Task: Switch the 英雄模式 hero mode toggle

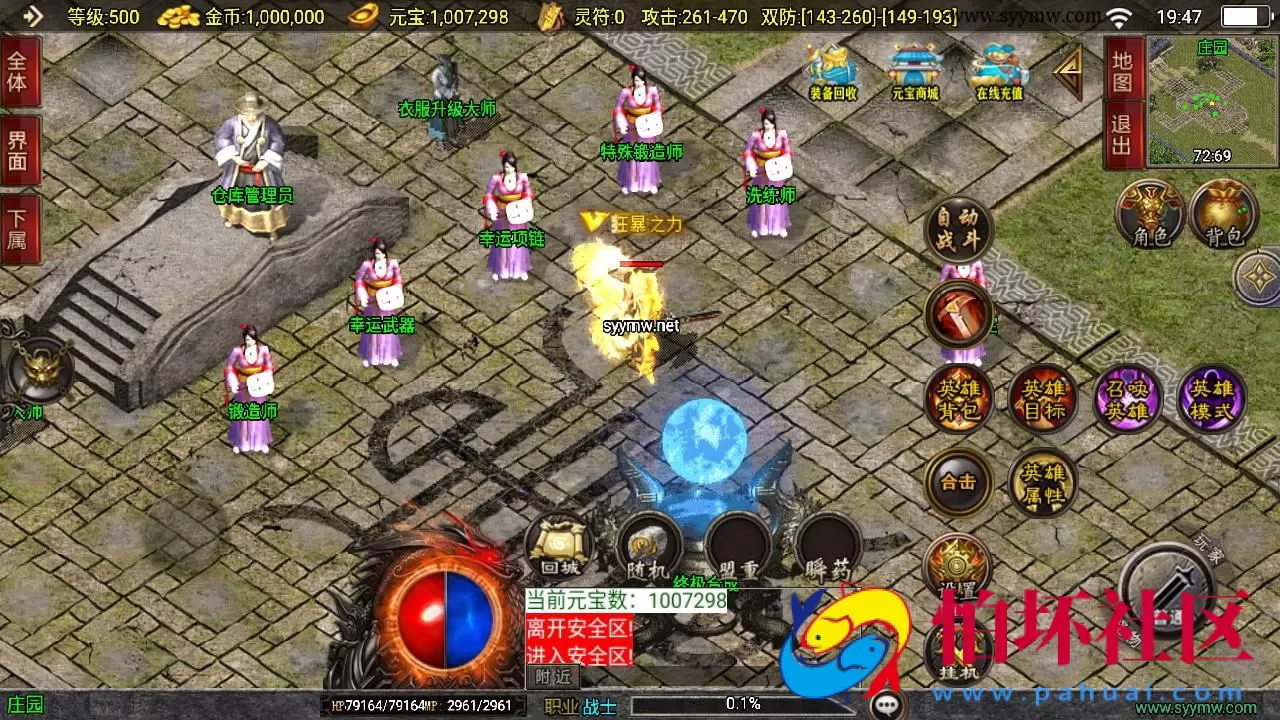Action: (x=1211, y=398)
